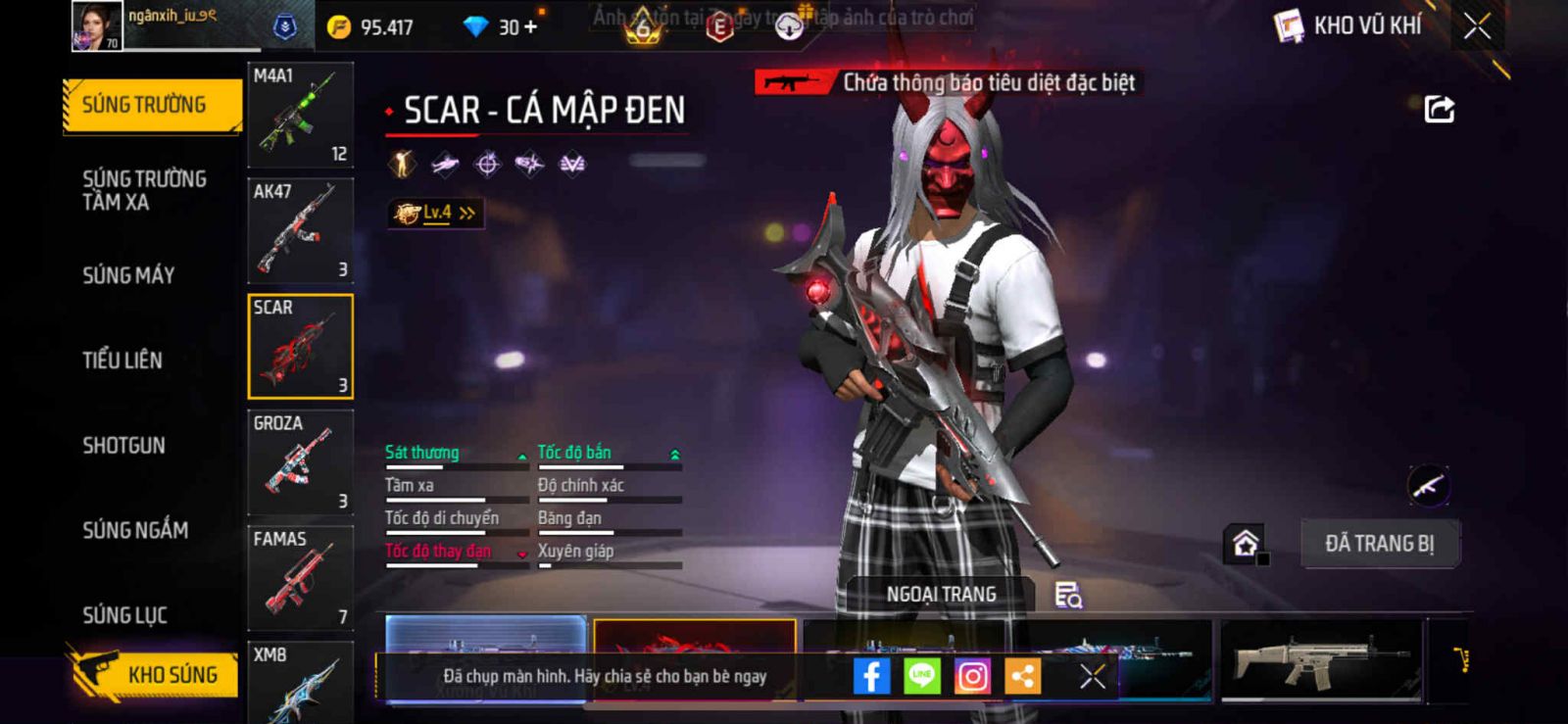Open the SÚNG NGẮM category
1568x724 pixels.
coord(135,530)
